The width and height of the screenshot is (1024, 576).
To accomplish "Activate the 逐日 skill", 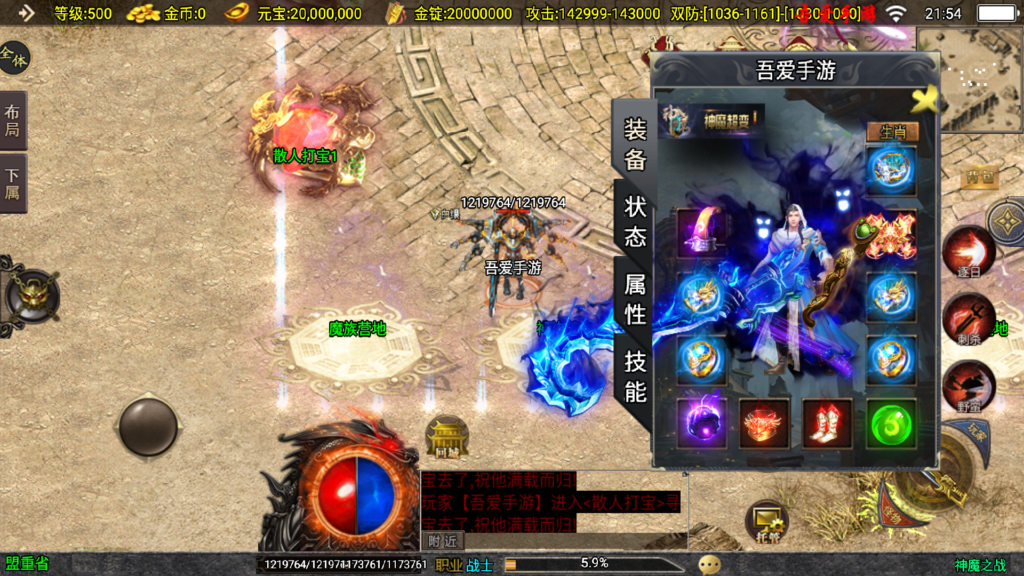I will click(x=967, y=250).
